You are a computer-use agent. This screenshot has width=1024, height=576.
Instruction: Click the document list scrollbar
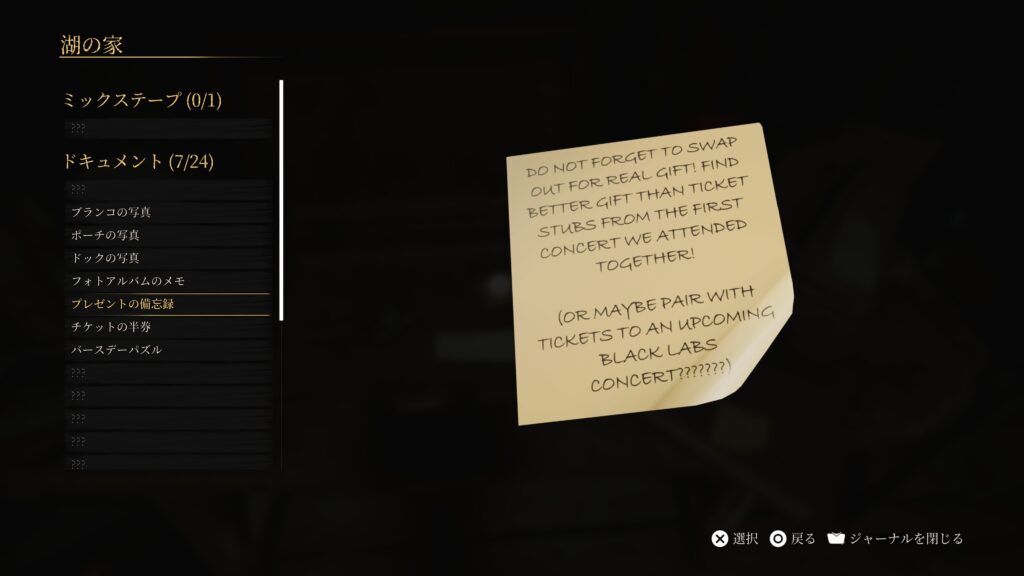pos(281,200)
